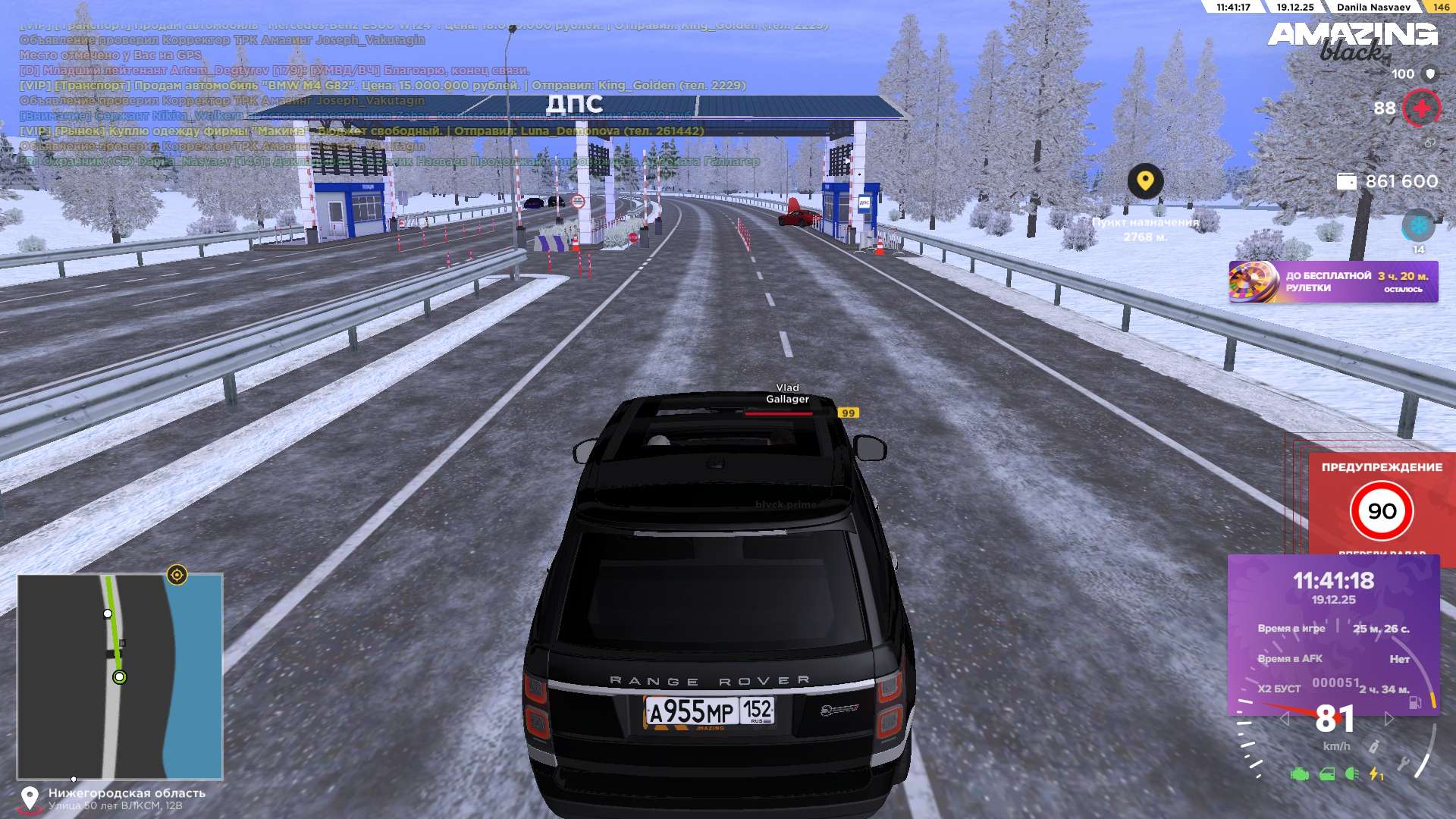Open the minimap
The image size is (1456, 819).
120,676
